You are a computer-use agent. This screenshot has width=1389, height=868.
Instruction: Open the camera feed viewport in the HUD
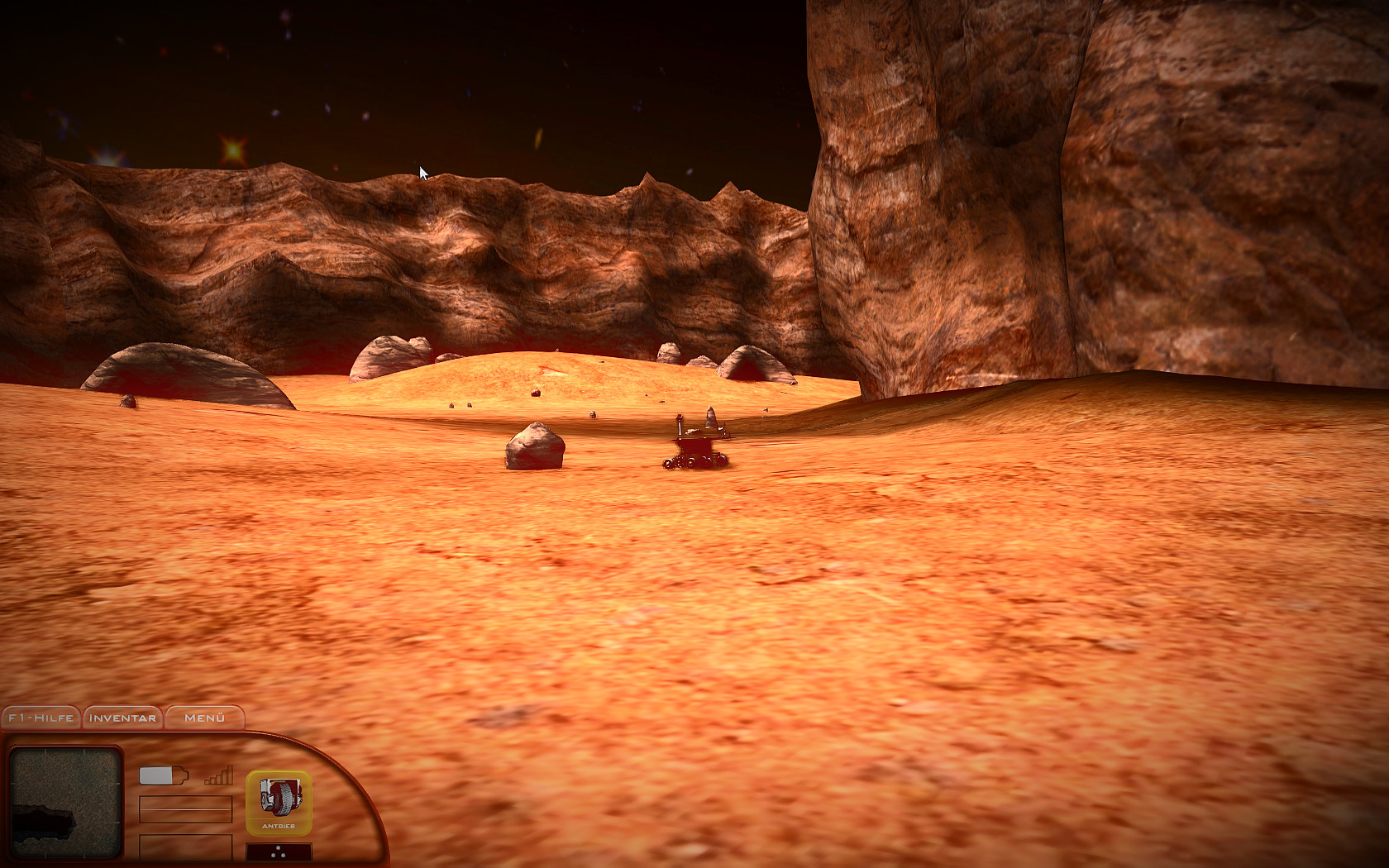pyautogui.click(x=65, y=804)
